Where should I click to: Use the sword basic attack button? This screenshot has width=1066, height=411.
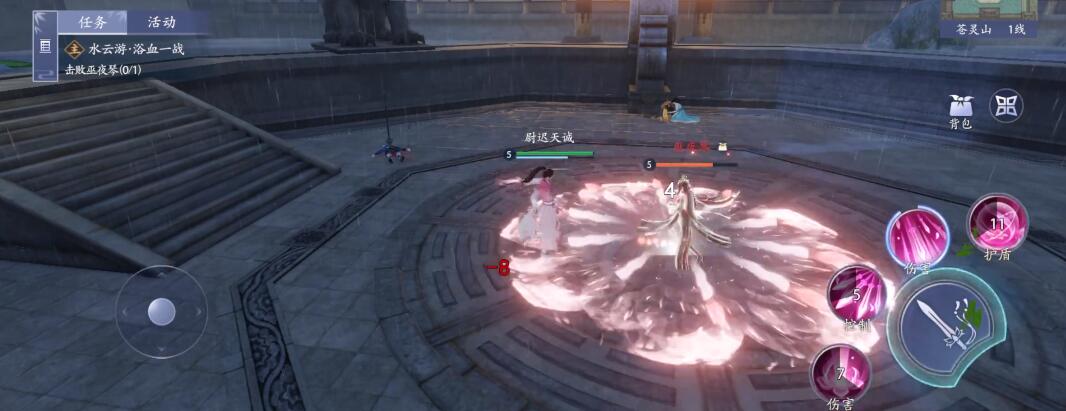(940, 325)
